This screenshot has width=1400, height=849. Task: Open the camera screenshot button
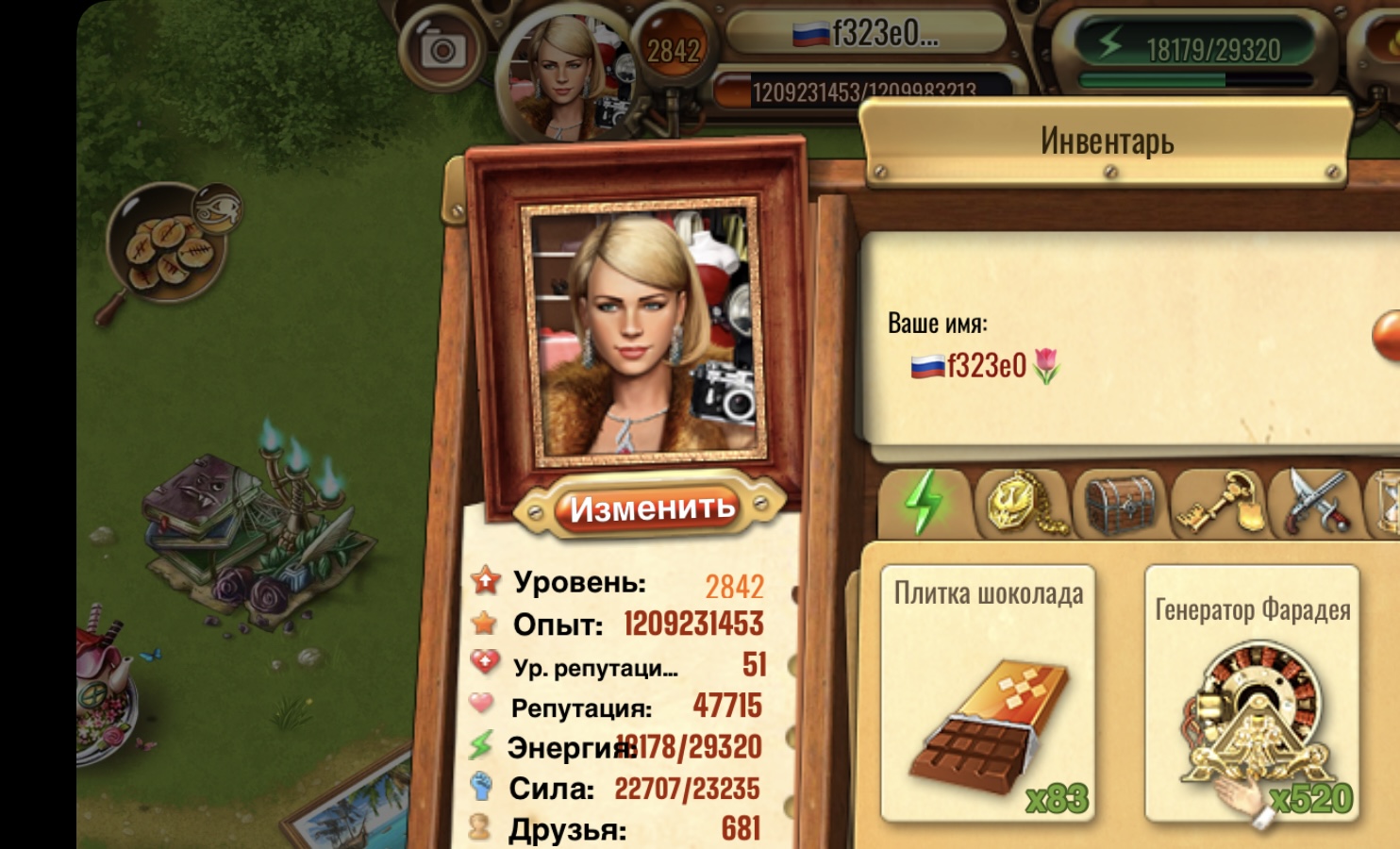point(441,50)
